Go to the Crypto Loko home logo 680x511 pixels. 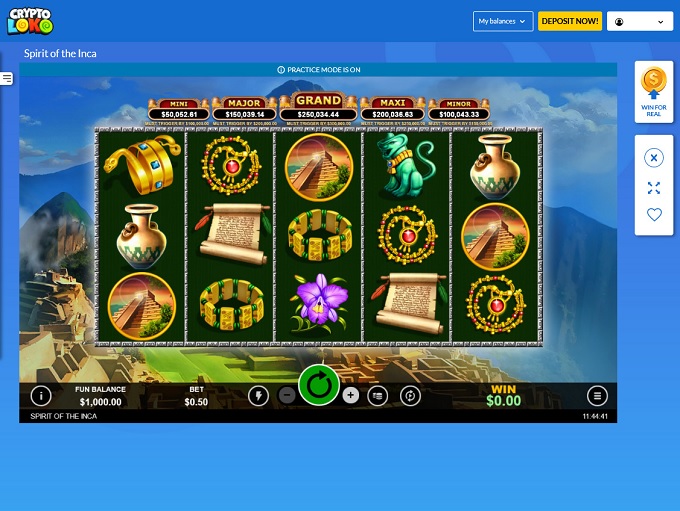[30, 21]
